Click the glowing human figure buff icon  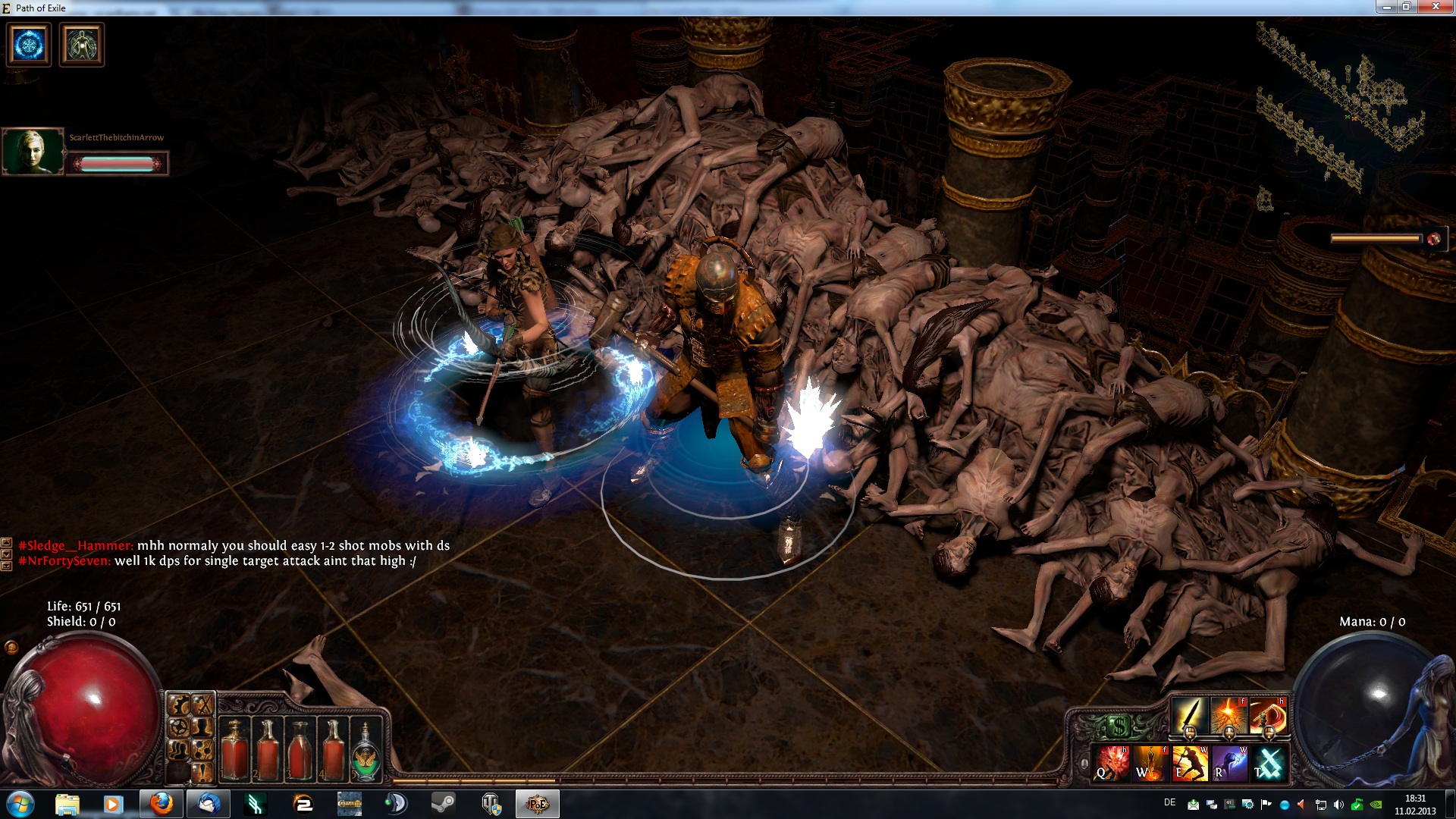point(81,44)
